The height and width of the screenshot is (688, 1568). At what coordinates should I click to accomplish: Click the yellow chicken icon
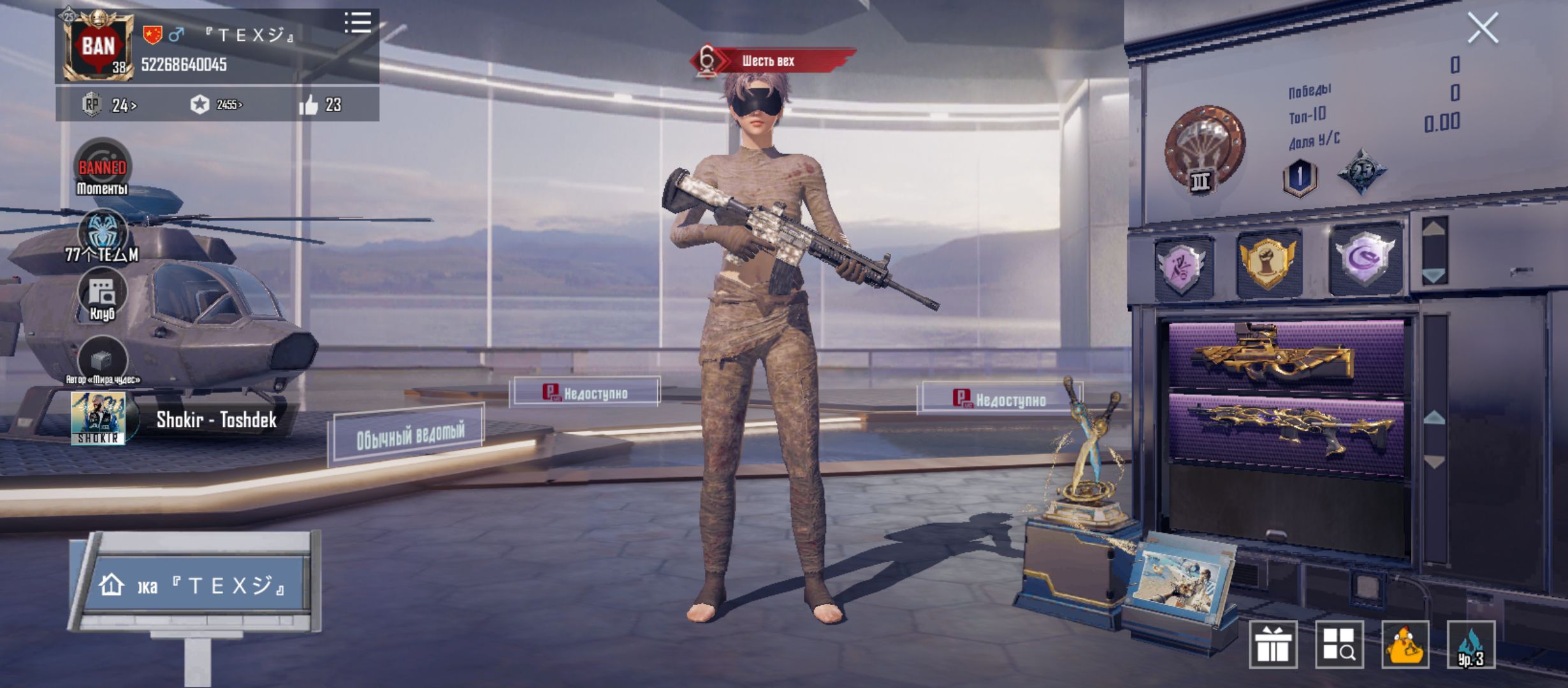pyautogui.click(x=1405, y=644)
